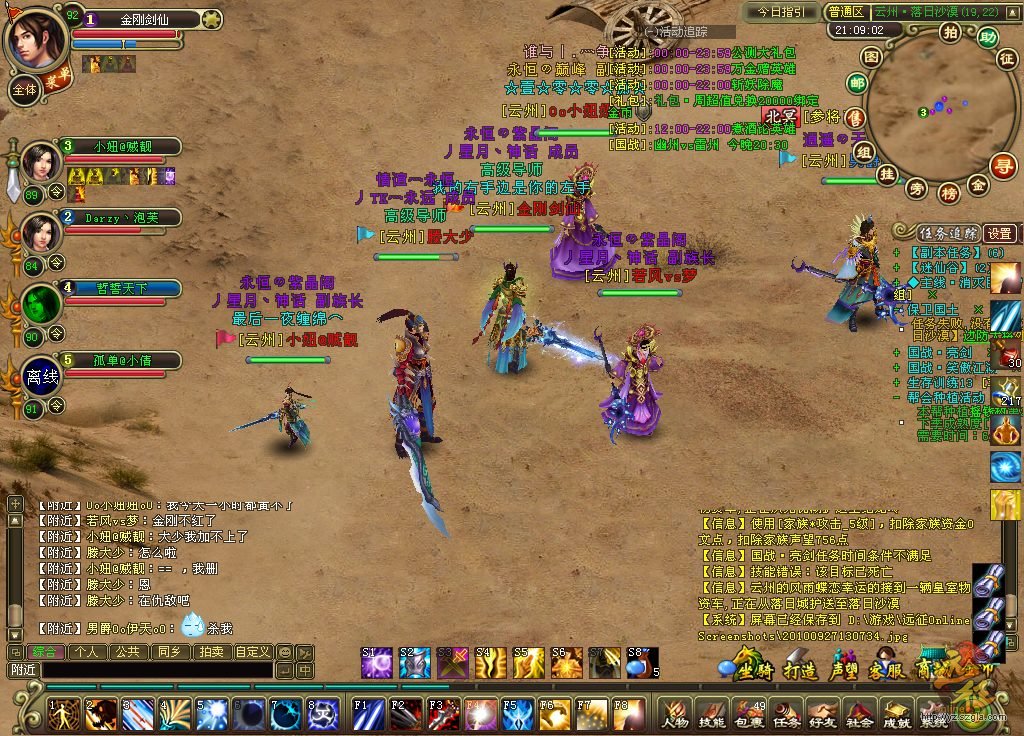The width and height of the screenshot is (1024, 736).
Task: Open the 榜 ranking button
Action: pyautogui.click(x=948, y=192)
